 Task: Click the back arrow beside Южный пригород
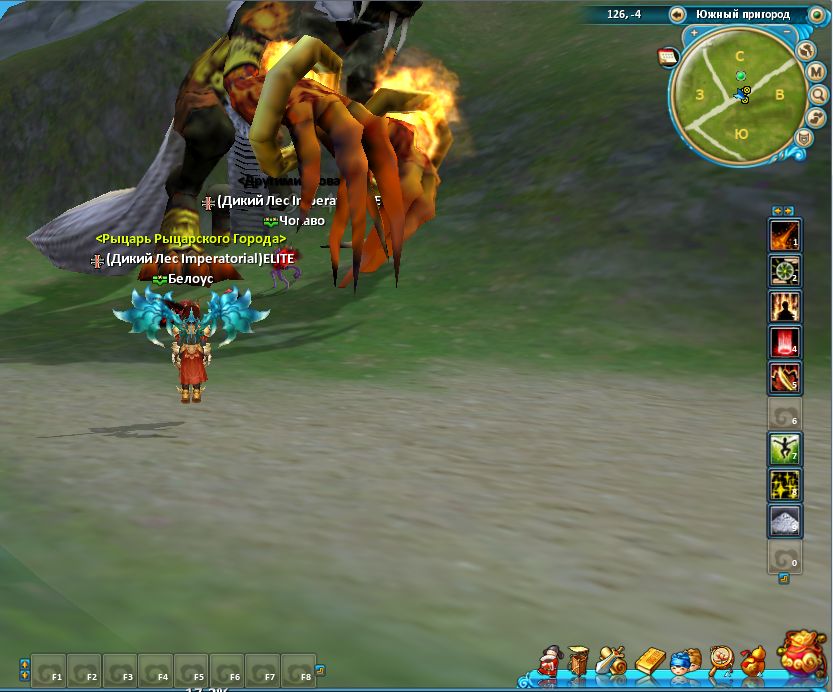pos(678,14)
